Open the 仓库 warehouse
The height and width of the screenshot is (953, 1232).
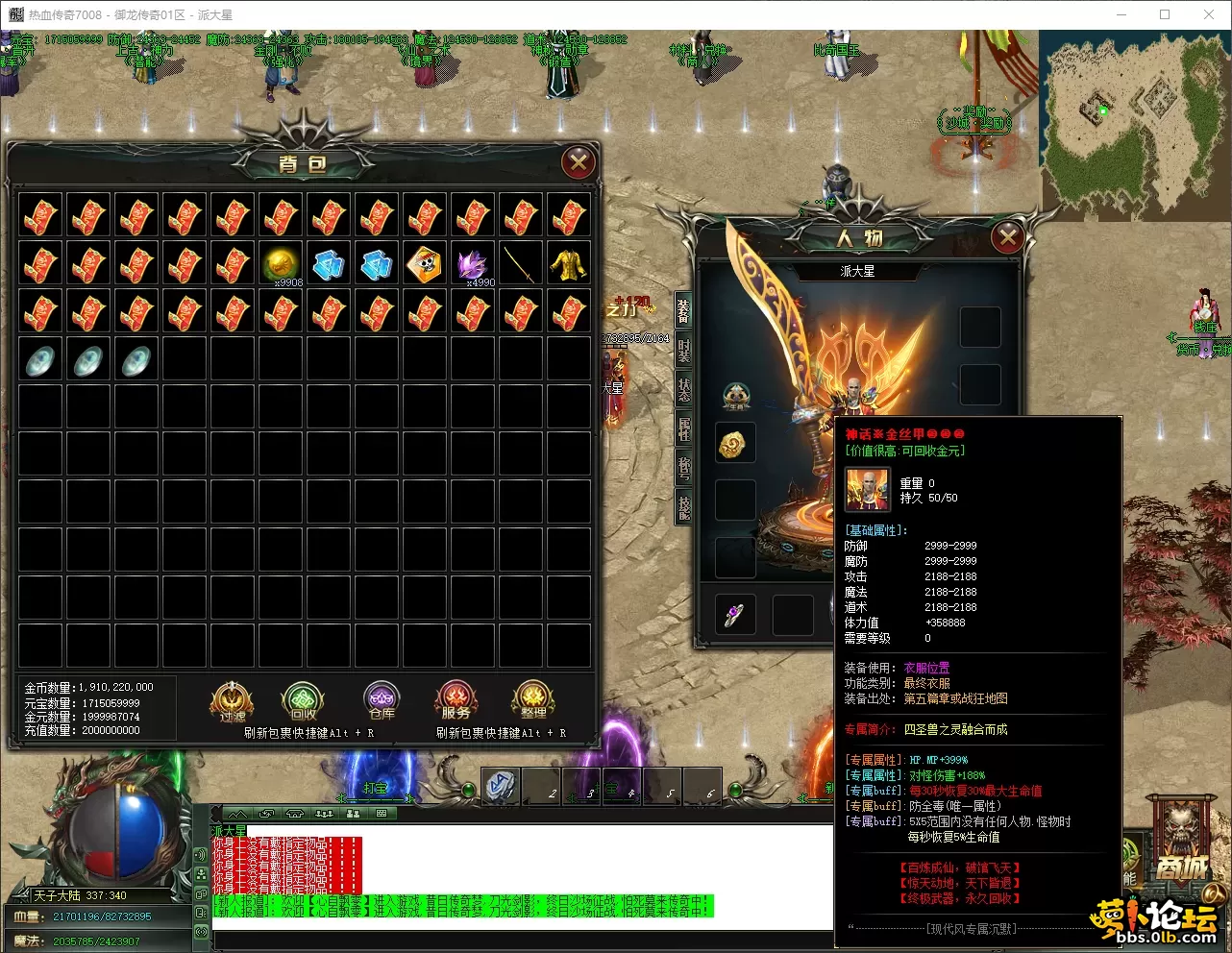click(x=382, y=702)
